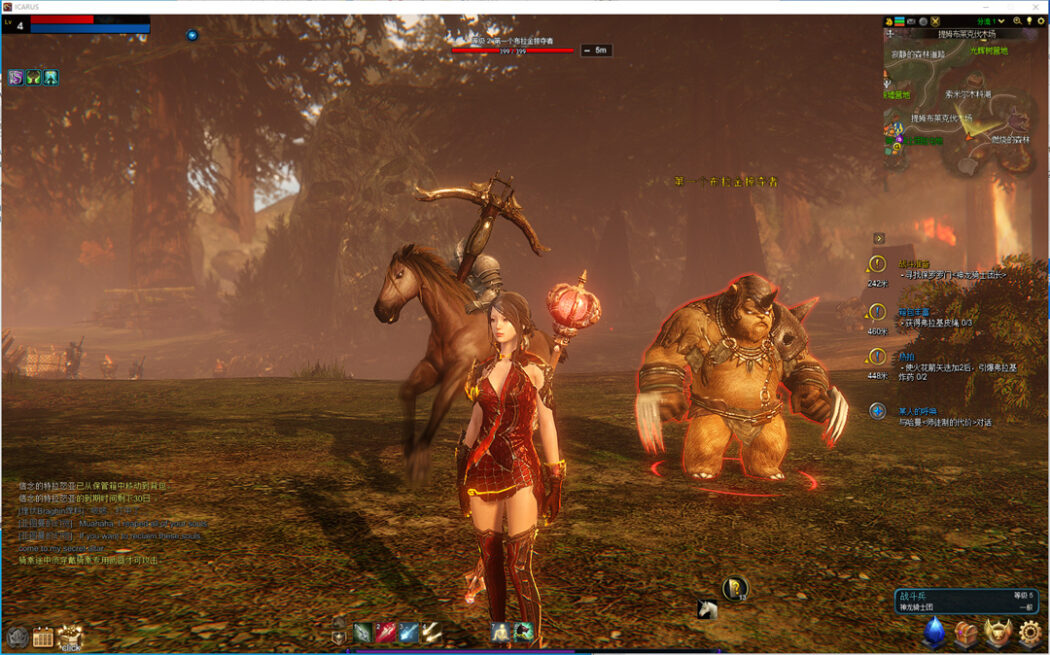Click the lightbulb hint icon above minimap
The image size is (1050, 655).
click(x=1029, y=20)
